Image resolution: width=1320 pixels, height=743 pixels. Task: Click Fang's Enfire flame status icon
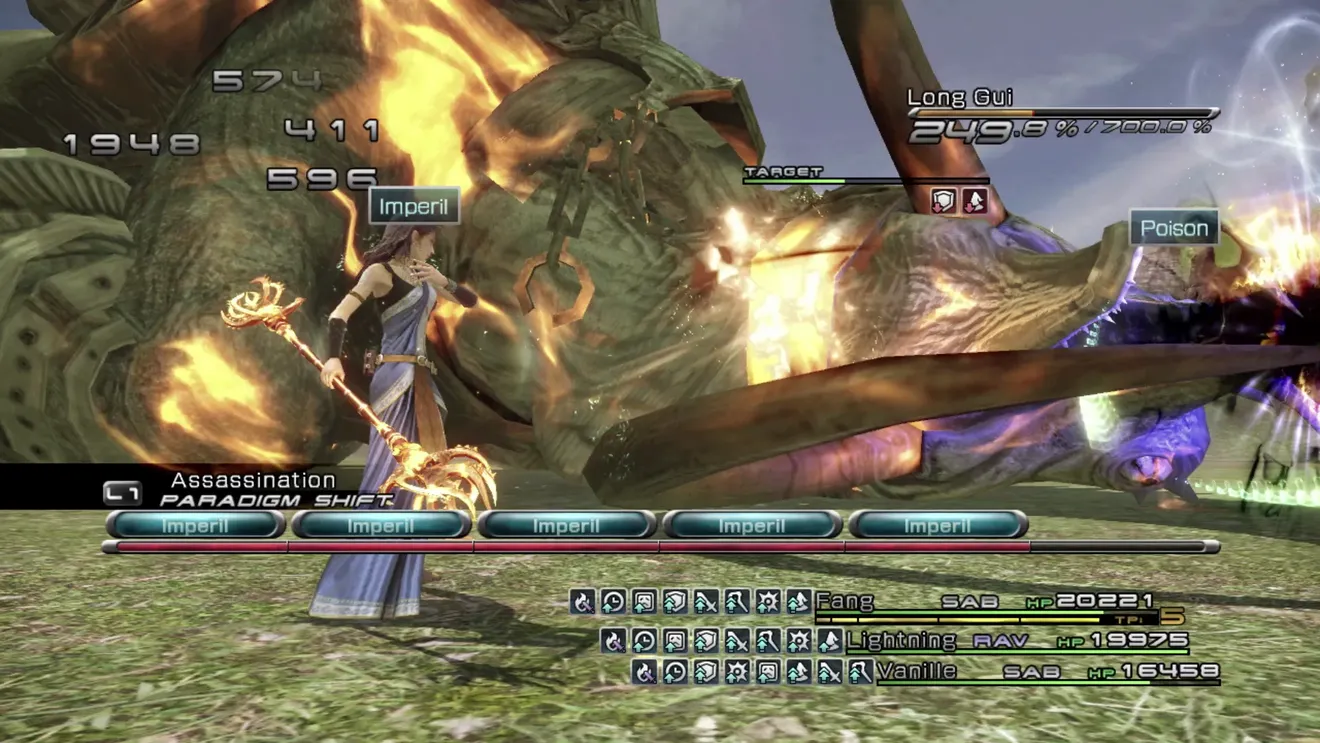tap(583, 601)
